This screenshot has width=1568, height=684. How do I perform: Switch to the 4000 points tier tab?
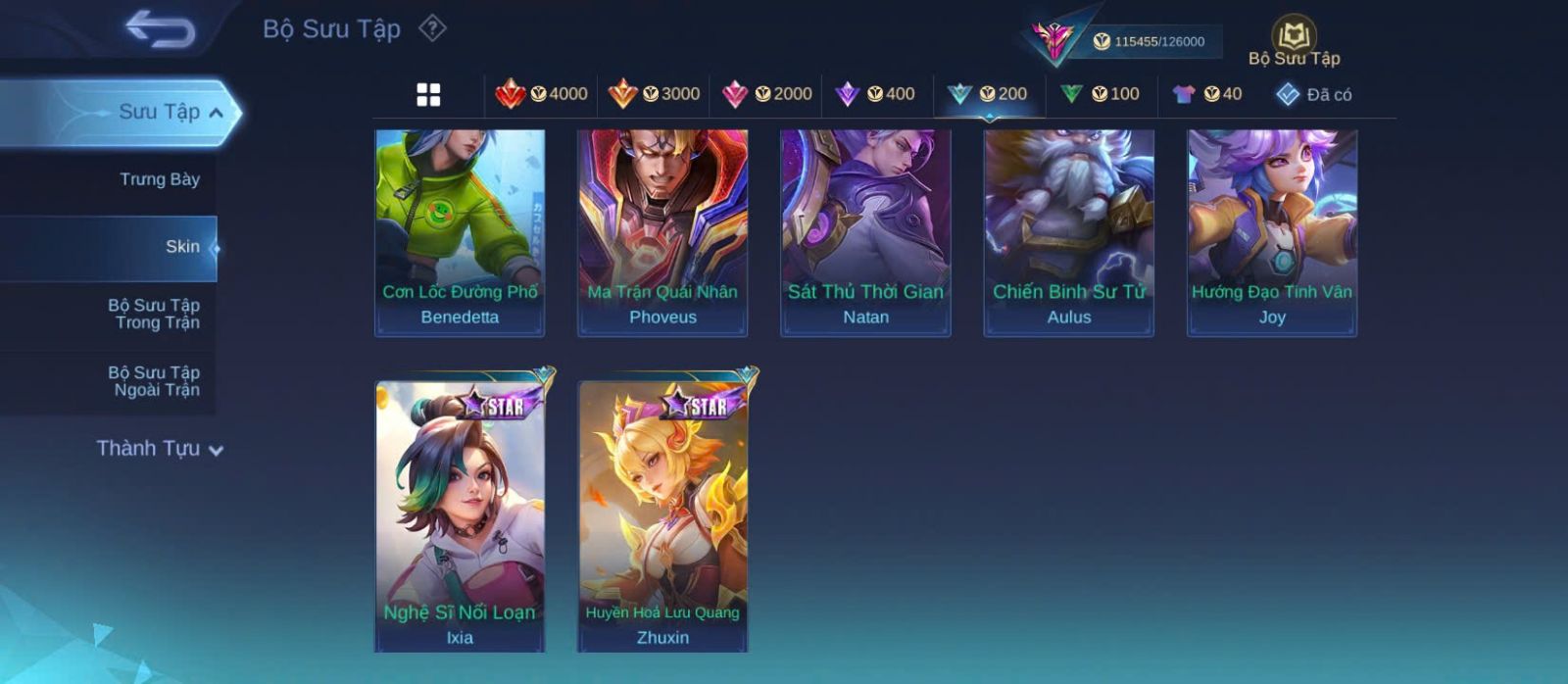542,94
